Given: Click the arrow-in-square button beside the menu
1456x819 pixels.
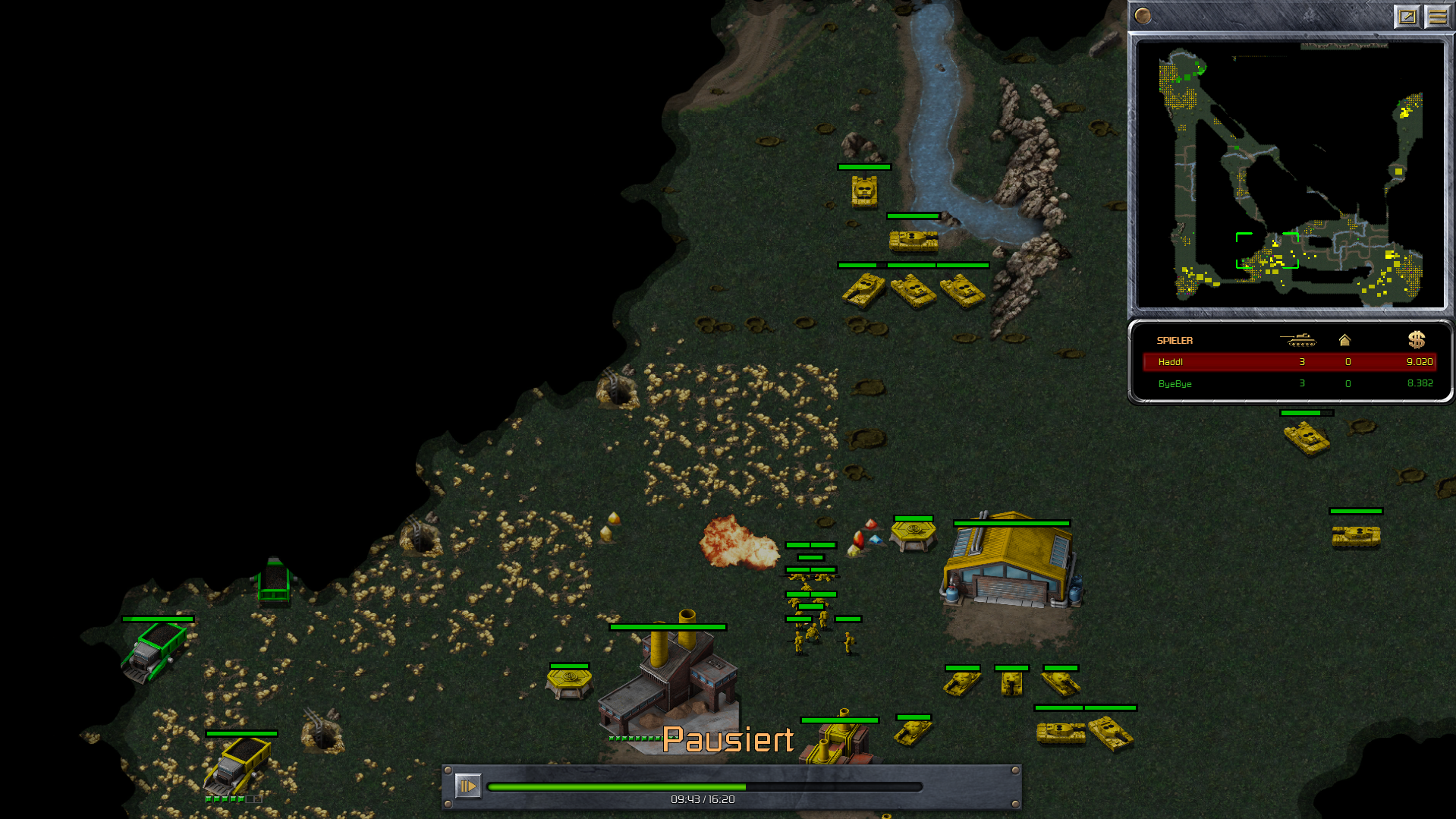Looking at the screenshot, I should (x=1407, y=16).
